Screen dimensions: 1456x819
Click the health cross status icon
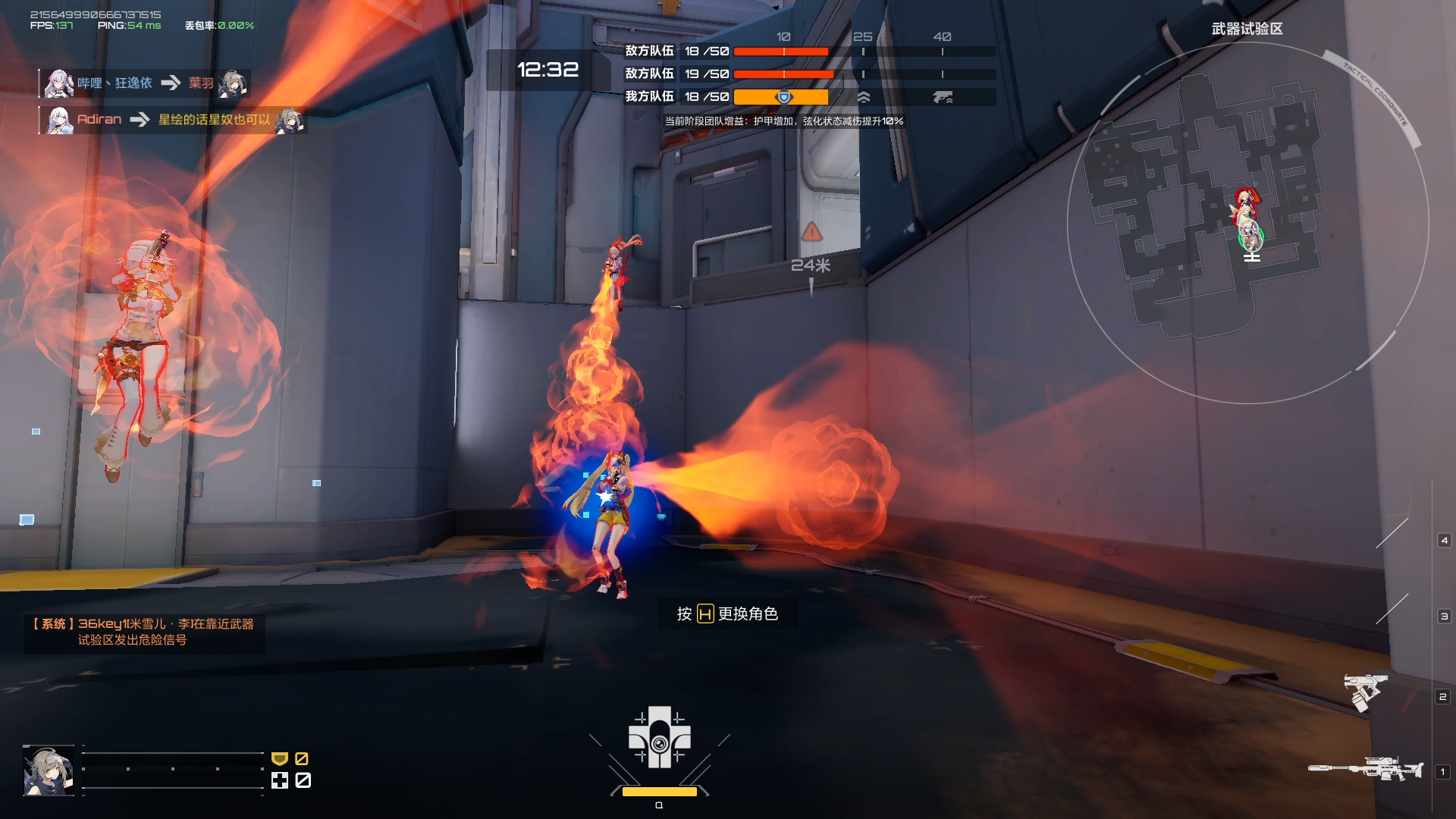point(280,780)
